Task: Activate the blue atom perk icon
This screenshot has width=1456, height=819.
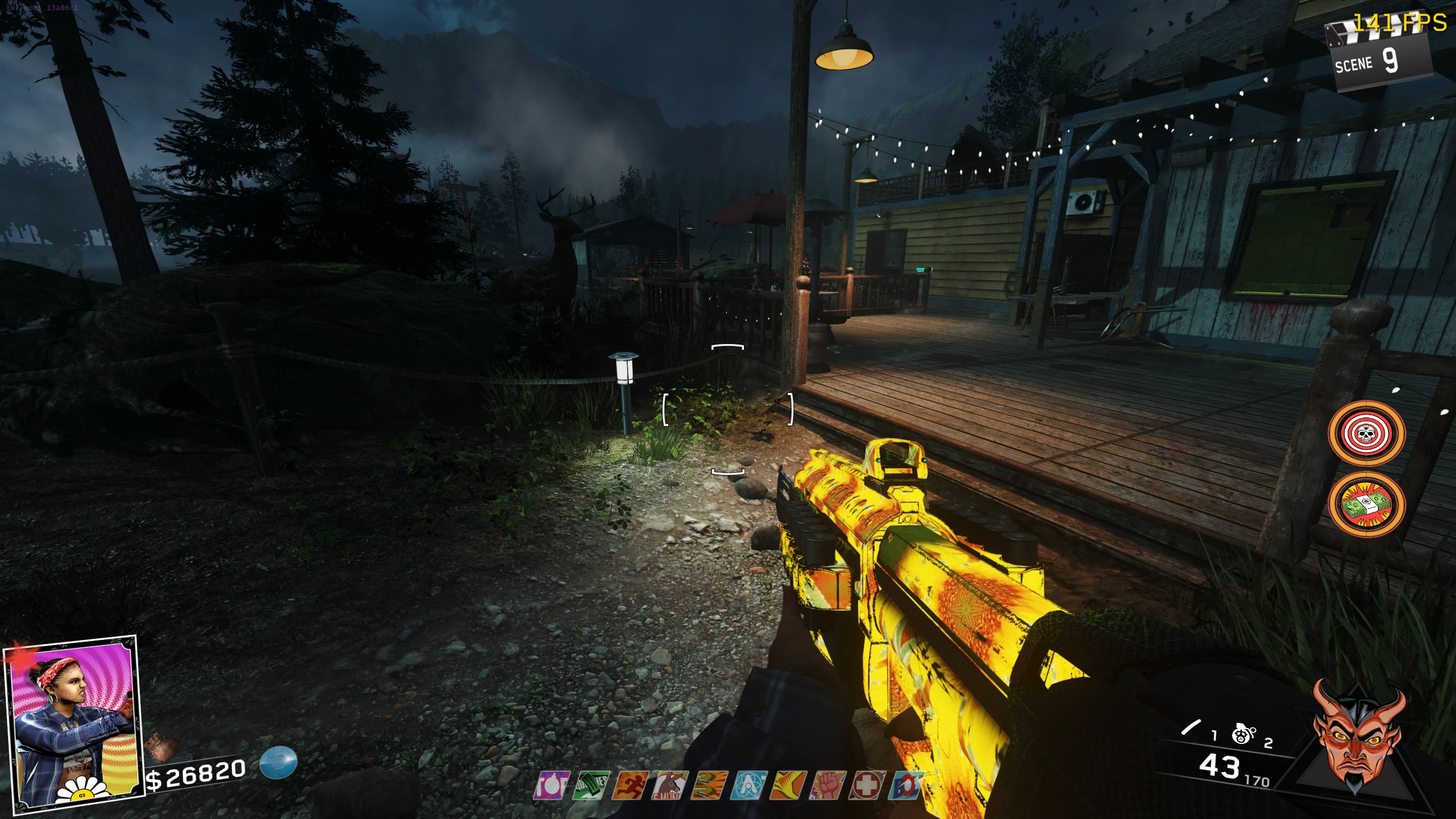Action: (x=749, y=786)
